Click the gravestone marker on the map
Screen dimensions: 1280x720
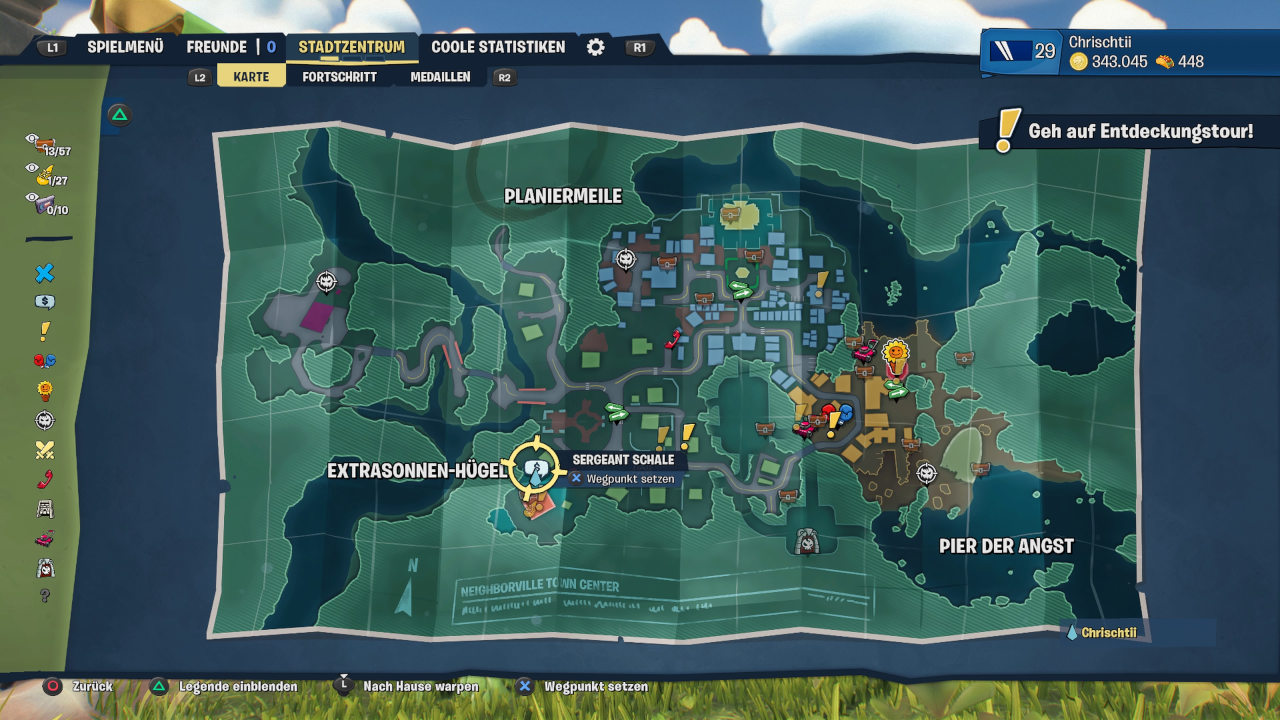[808, 541]
